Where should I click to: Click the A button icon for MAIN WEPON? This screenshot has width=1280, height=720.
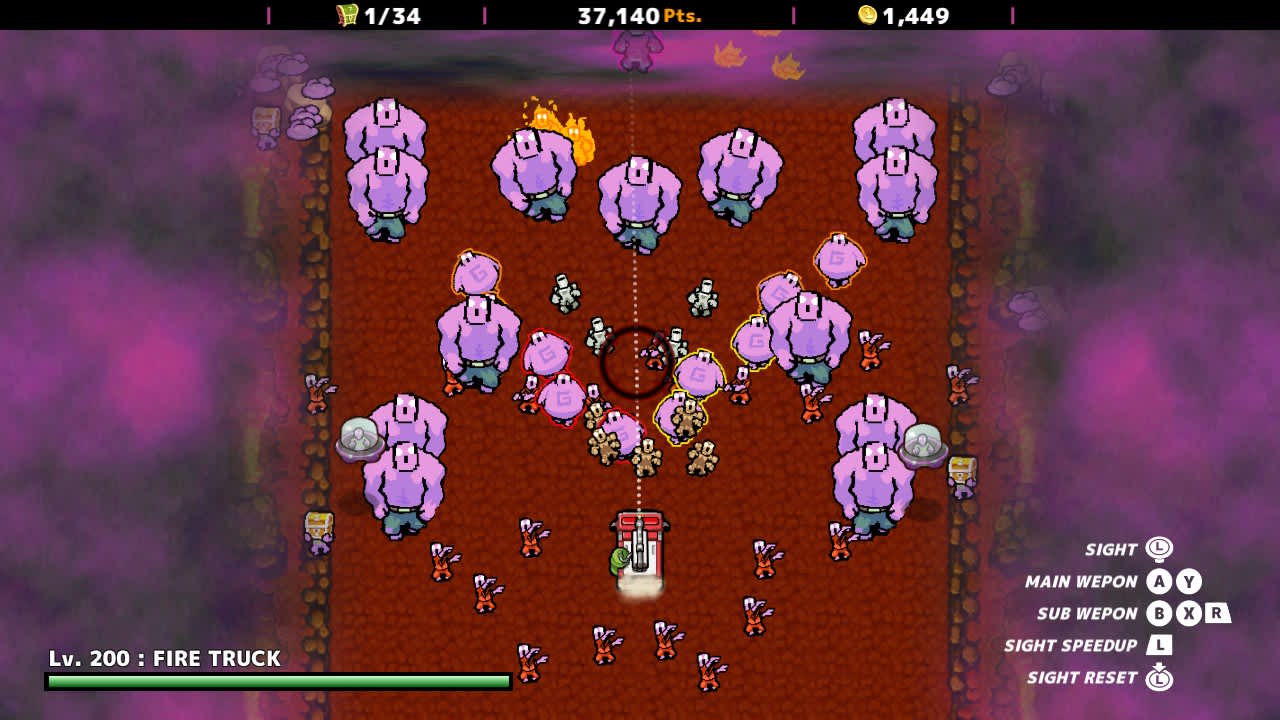coord(1157,580)
